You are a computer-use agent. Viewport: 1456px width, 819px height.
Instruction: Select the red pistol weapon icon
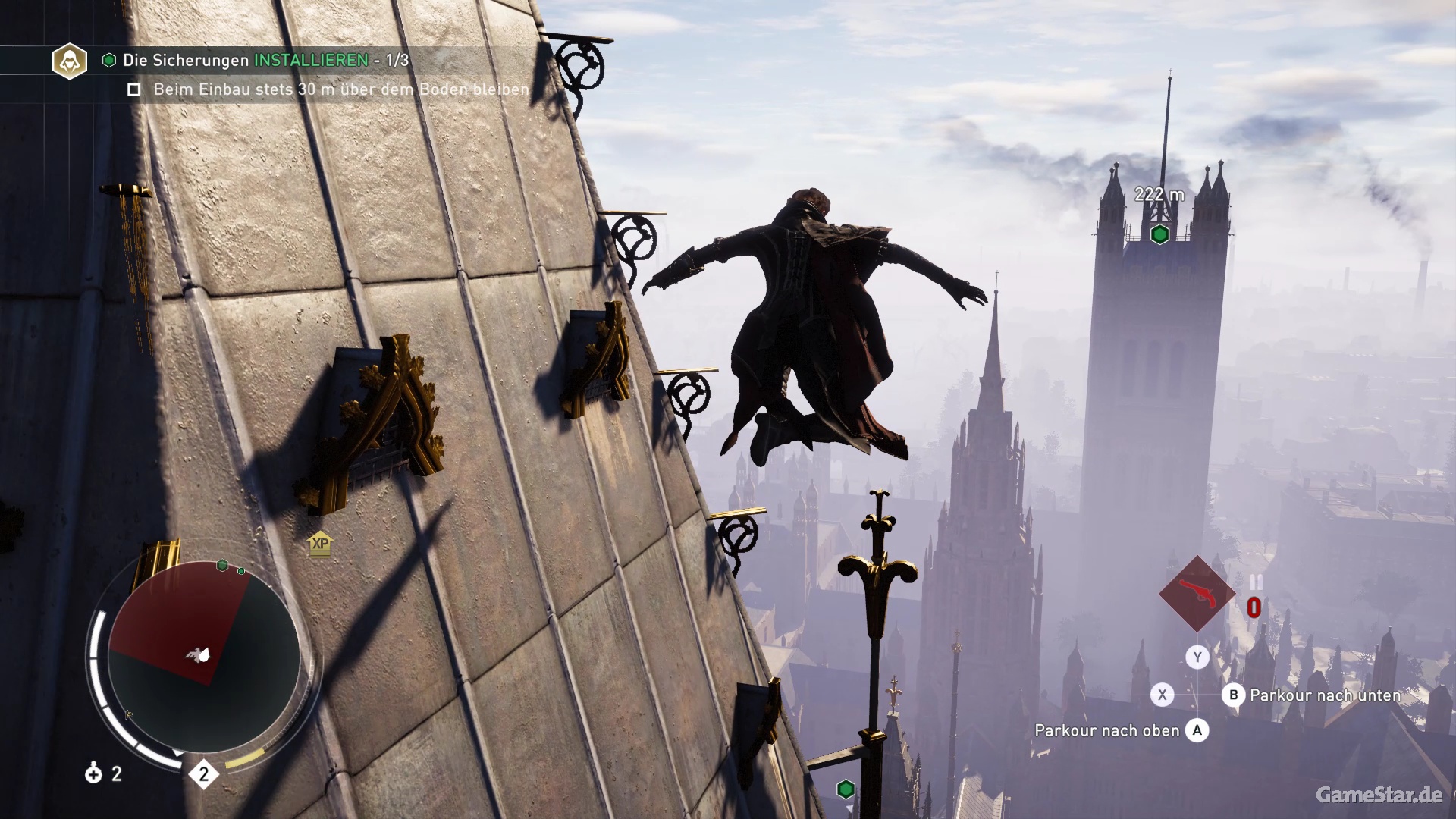coord(1197,594)
